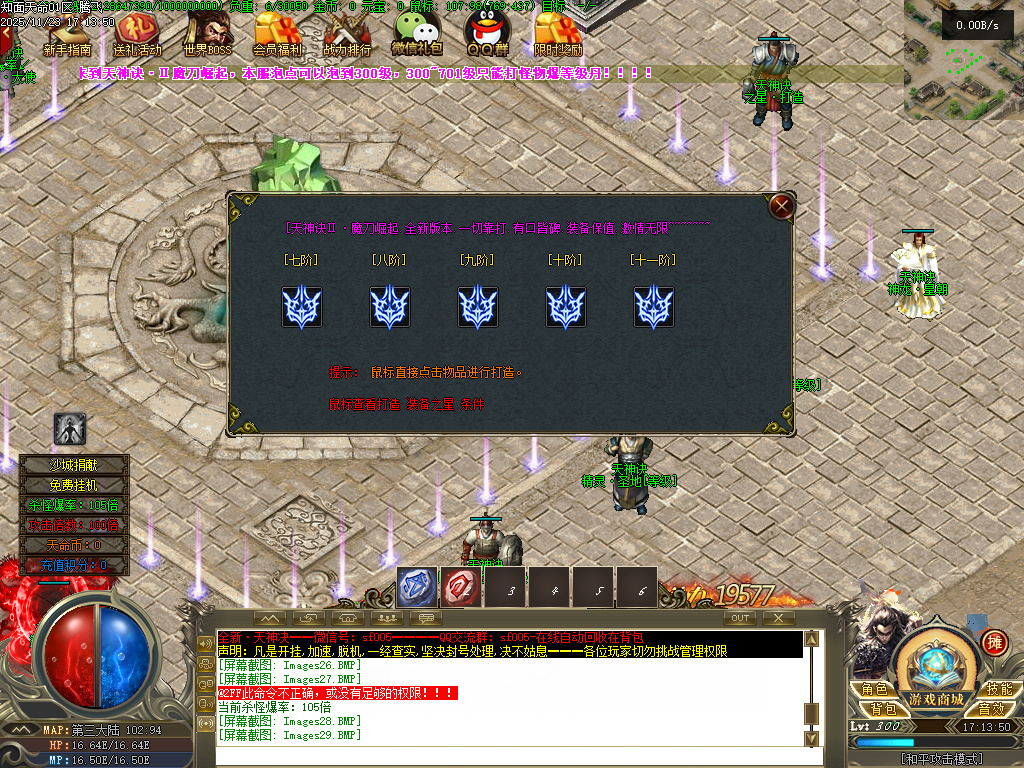Open the QQ群 penguin icon
The width and height of the screenshot is (1024, 768).
pyautogui.click(x=486, y=36)
